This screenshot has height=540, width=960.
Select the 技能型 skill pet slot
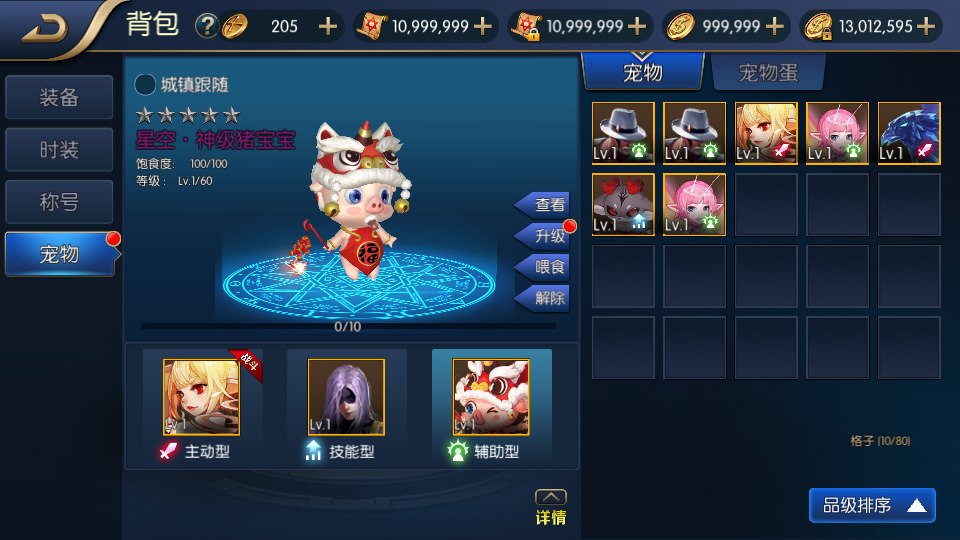346,398
